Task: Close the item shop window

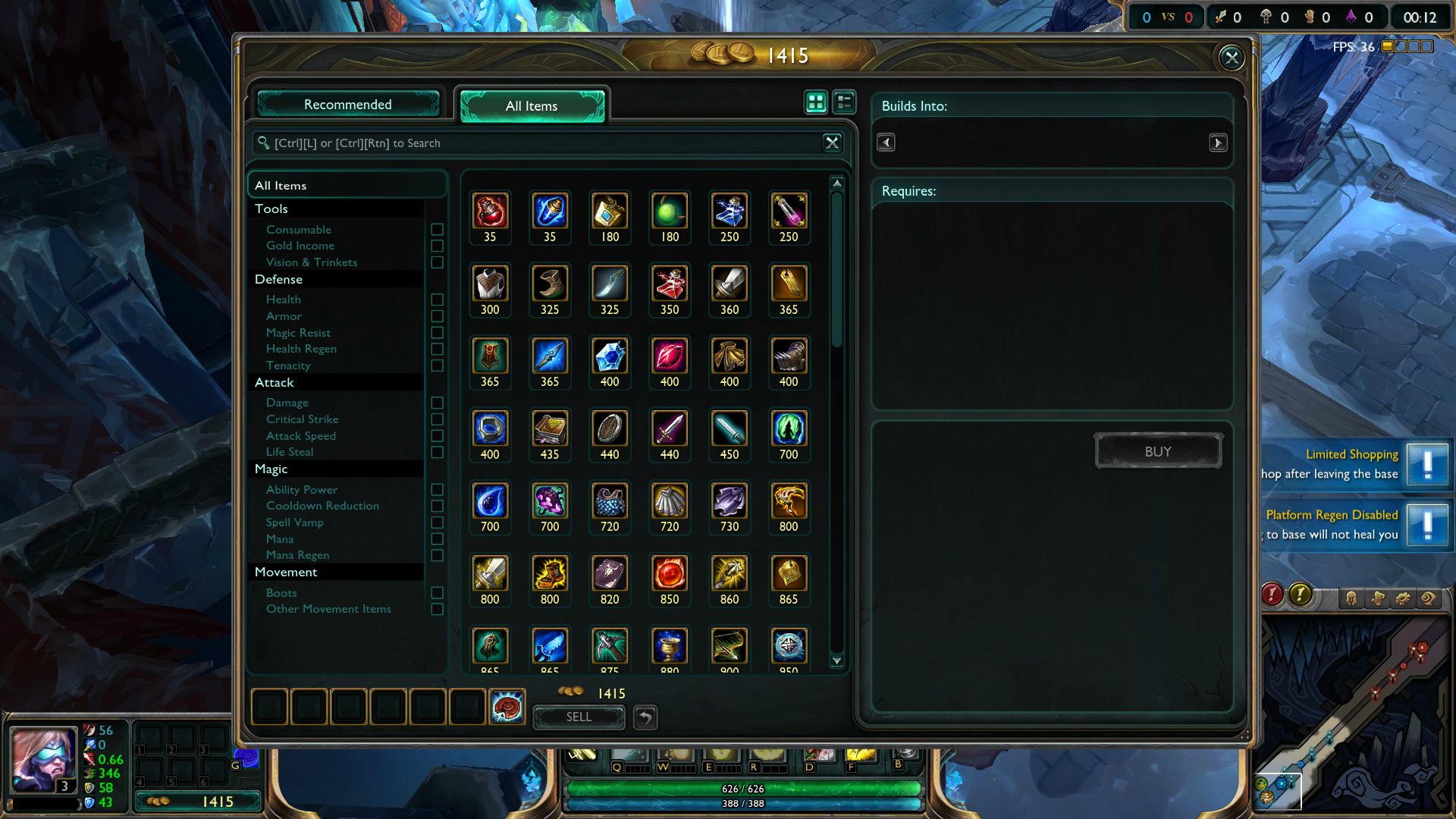Action: click(1231, 58)
